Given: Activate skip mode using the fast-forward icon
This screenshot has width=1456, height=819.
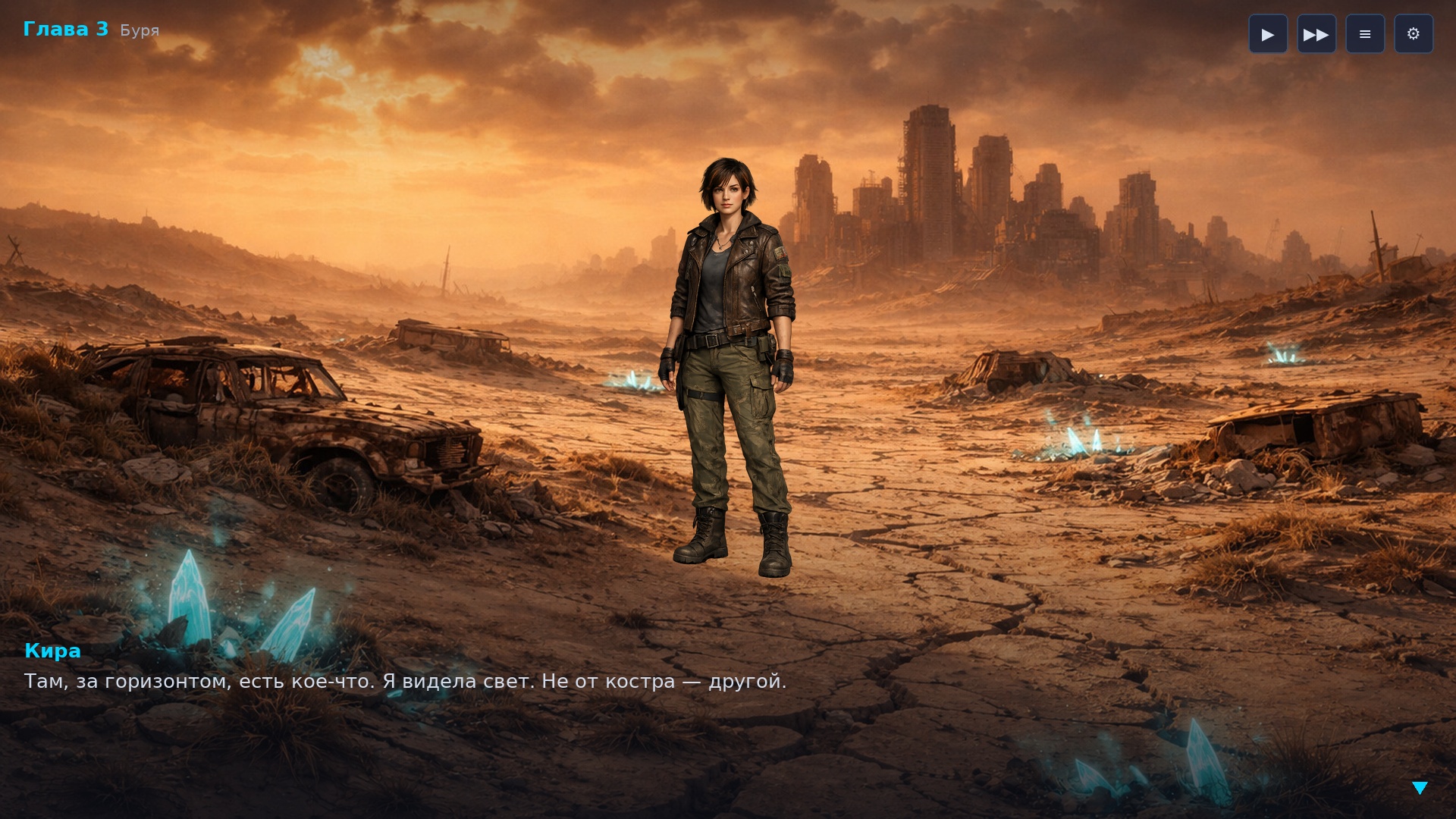Looking at the screenshot, I should (1316, 33).
